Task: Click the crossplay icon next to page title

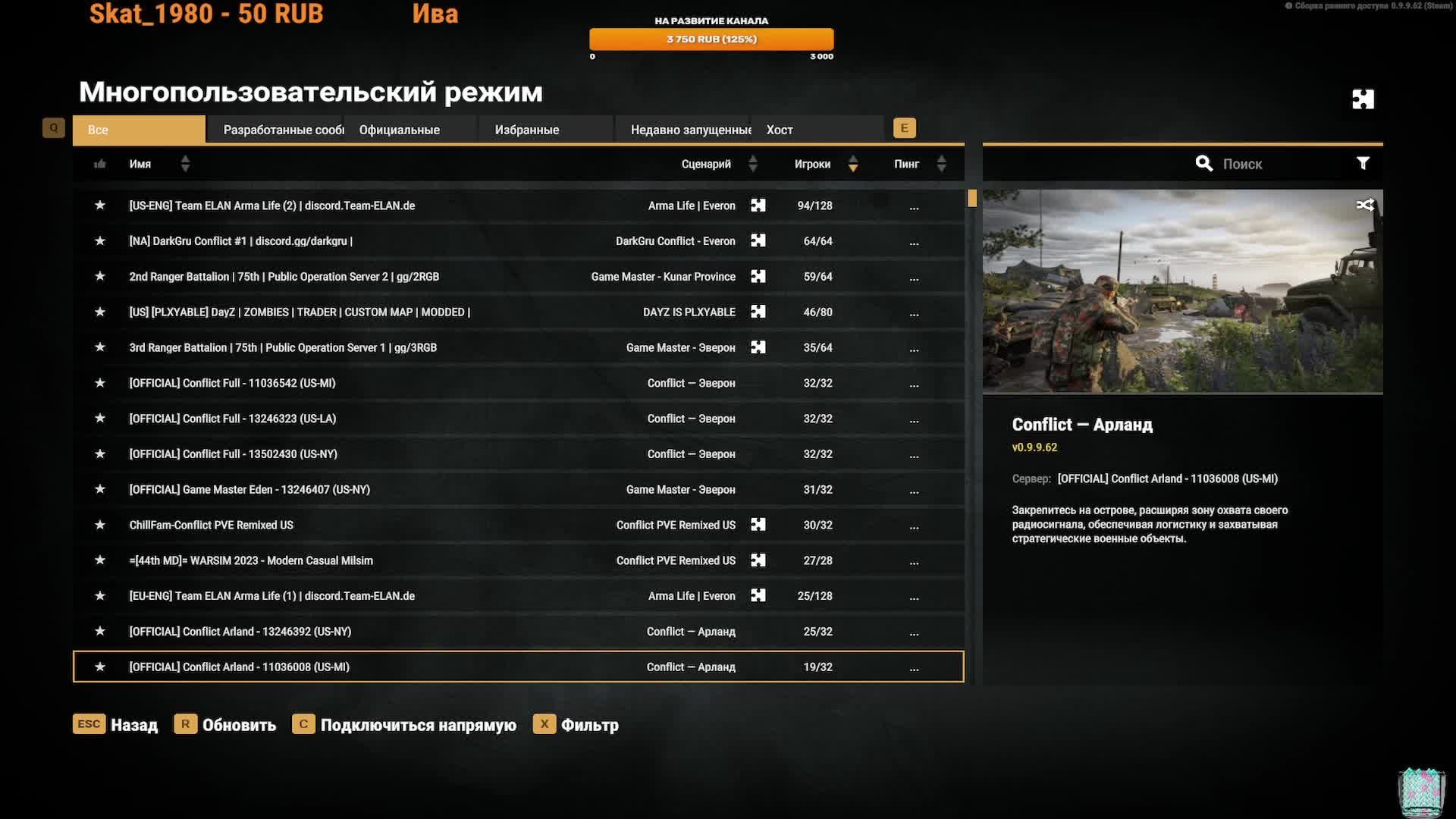Action: [1363, 99]
